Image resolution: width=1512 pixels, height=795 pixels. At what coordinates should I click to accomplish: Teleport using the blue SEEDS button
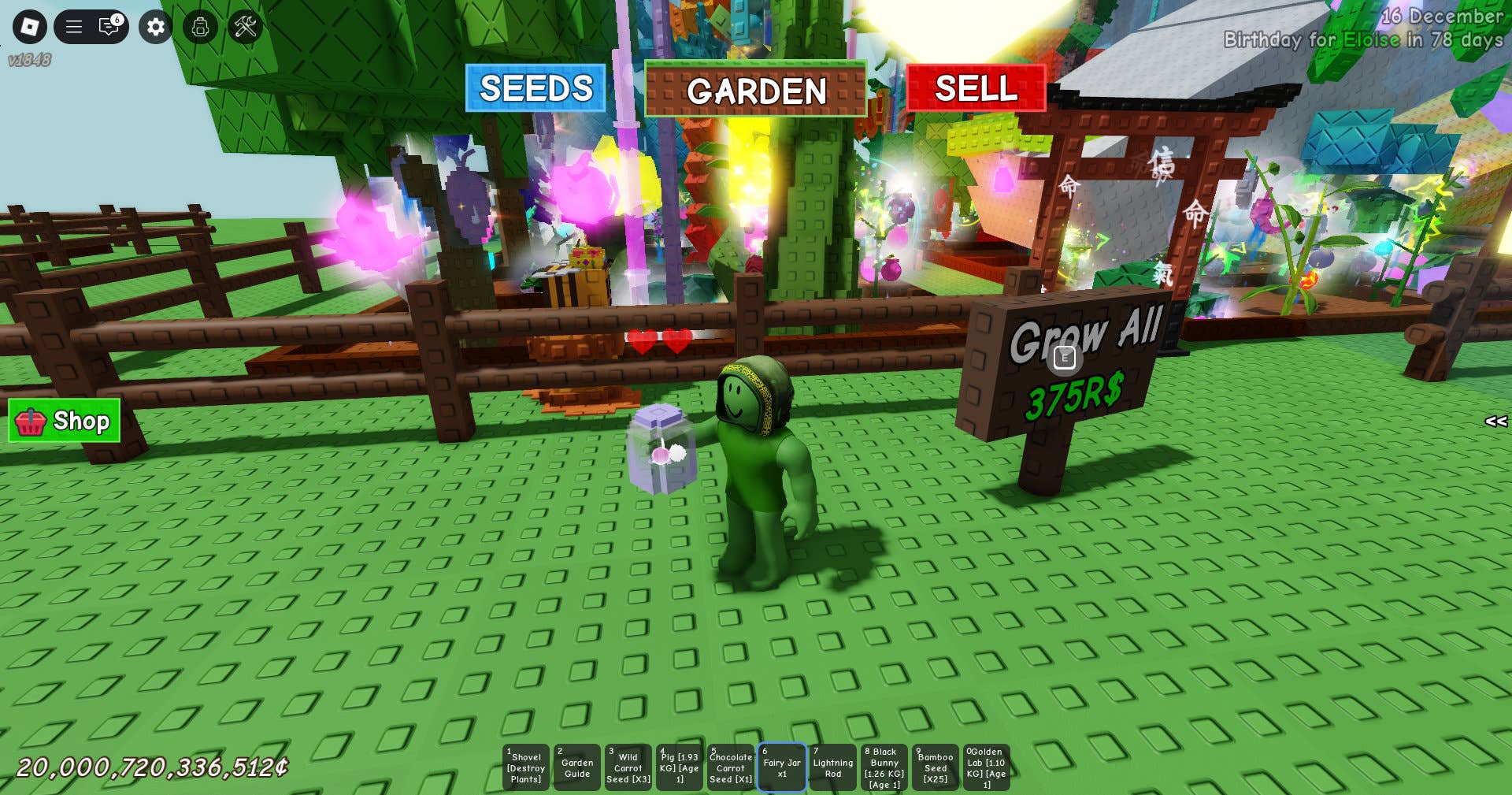[x=535, y=88]
